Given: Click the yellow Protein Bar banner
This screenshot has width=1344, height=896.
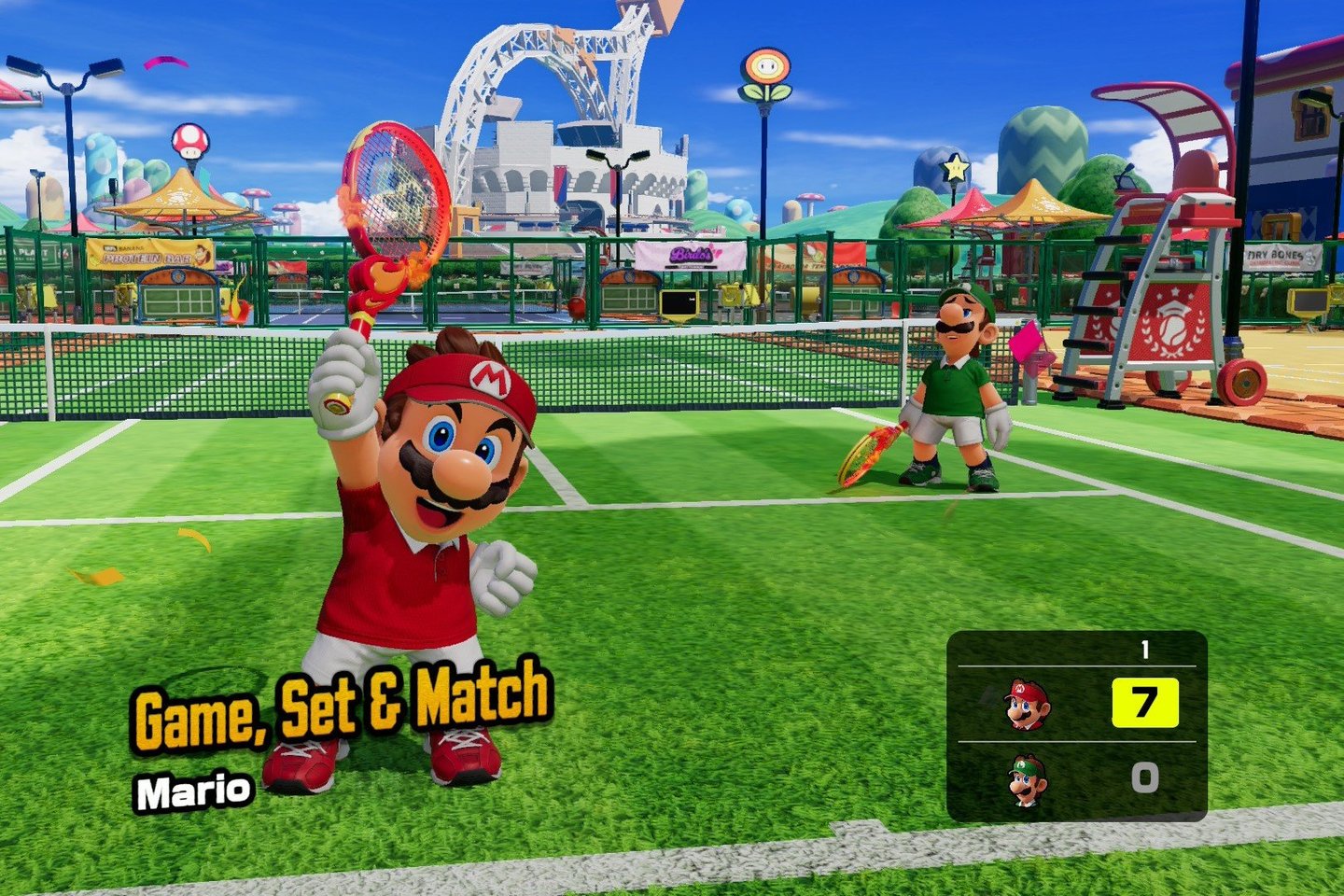Looking at the screenshot, I should click(x=149, y=255).
